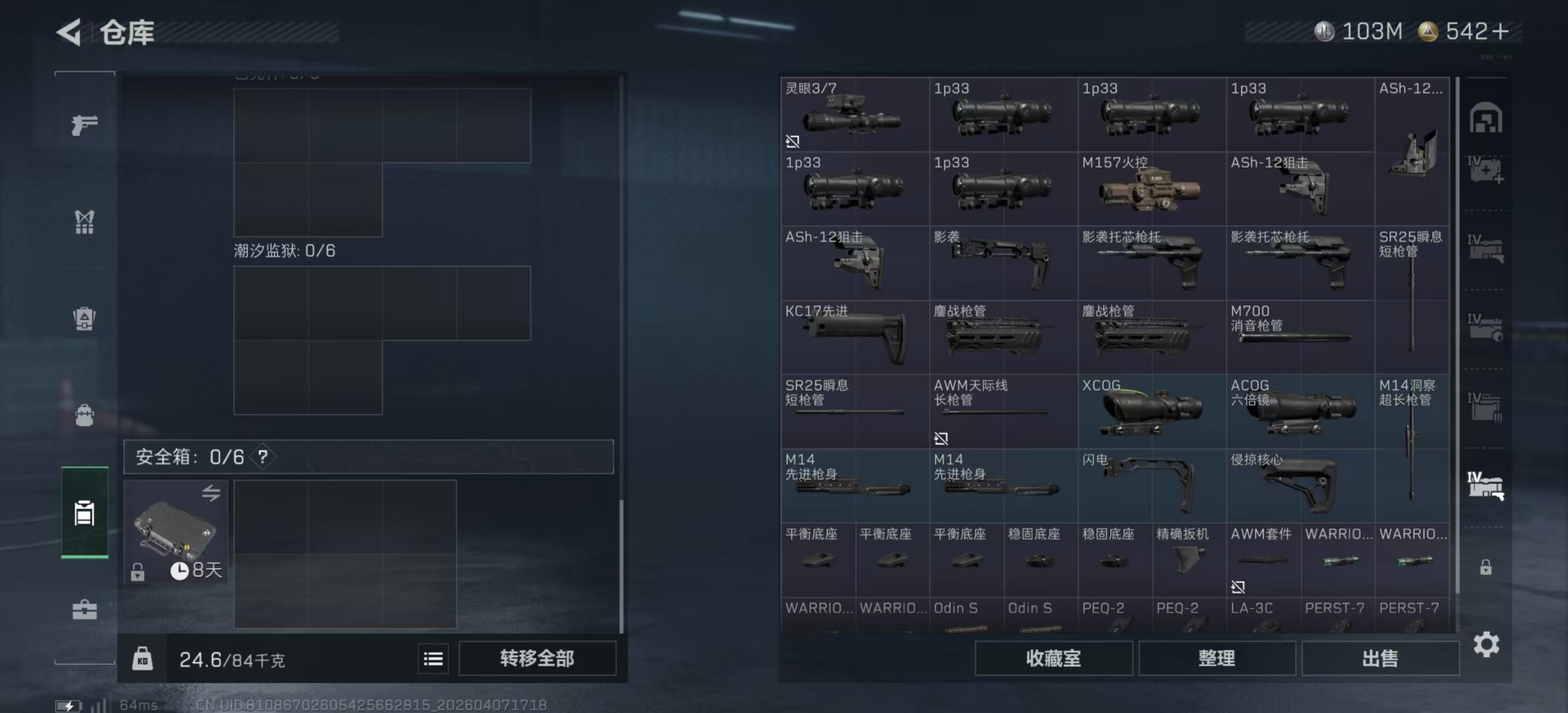Select the 灵眼3/7 scope item
Viewport: 1568px width, 713px height.
[x=854, y=115]
